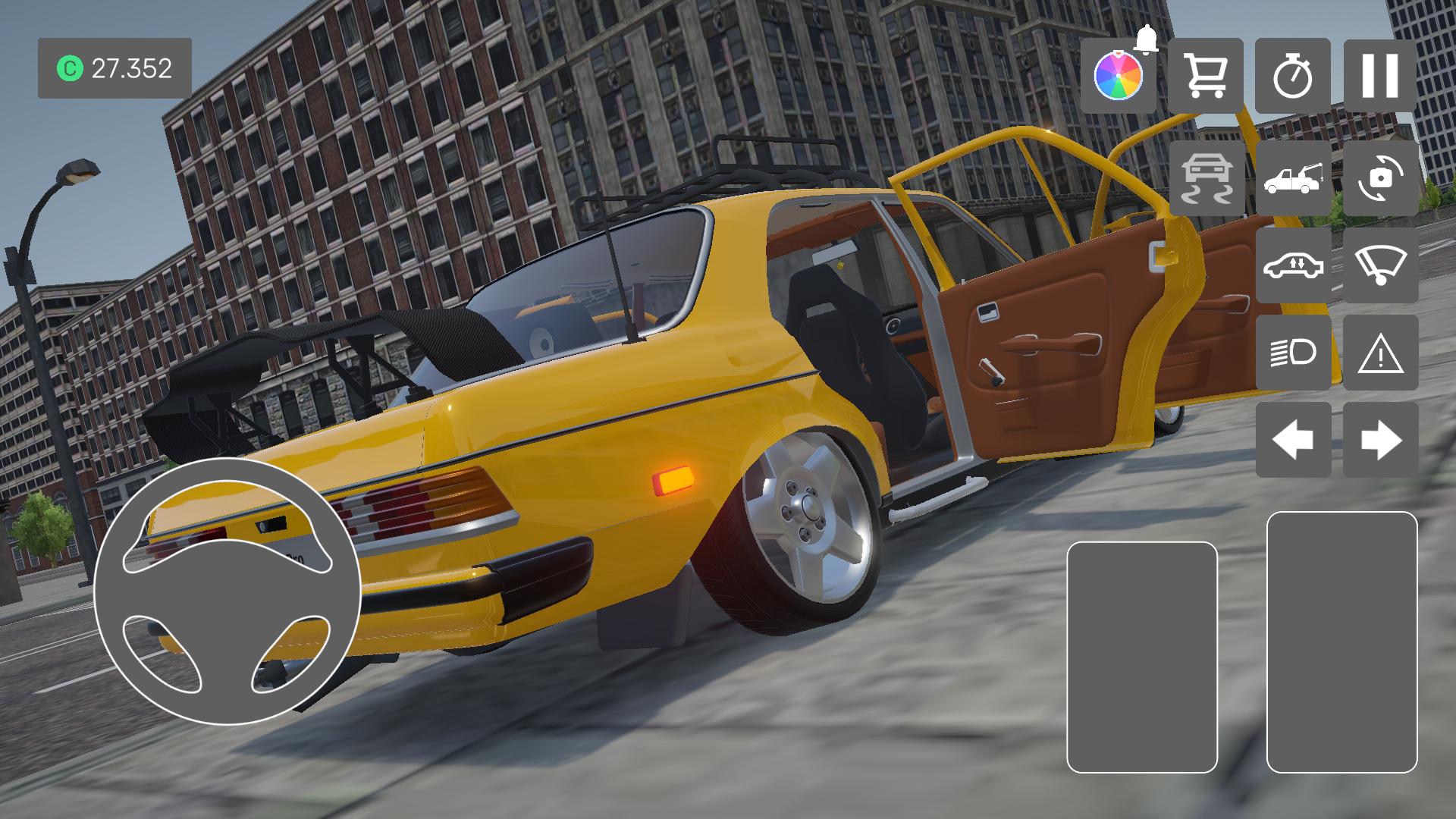
Task: Enable the hazard warning lights
Action: tap(1383, 353)
